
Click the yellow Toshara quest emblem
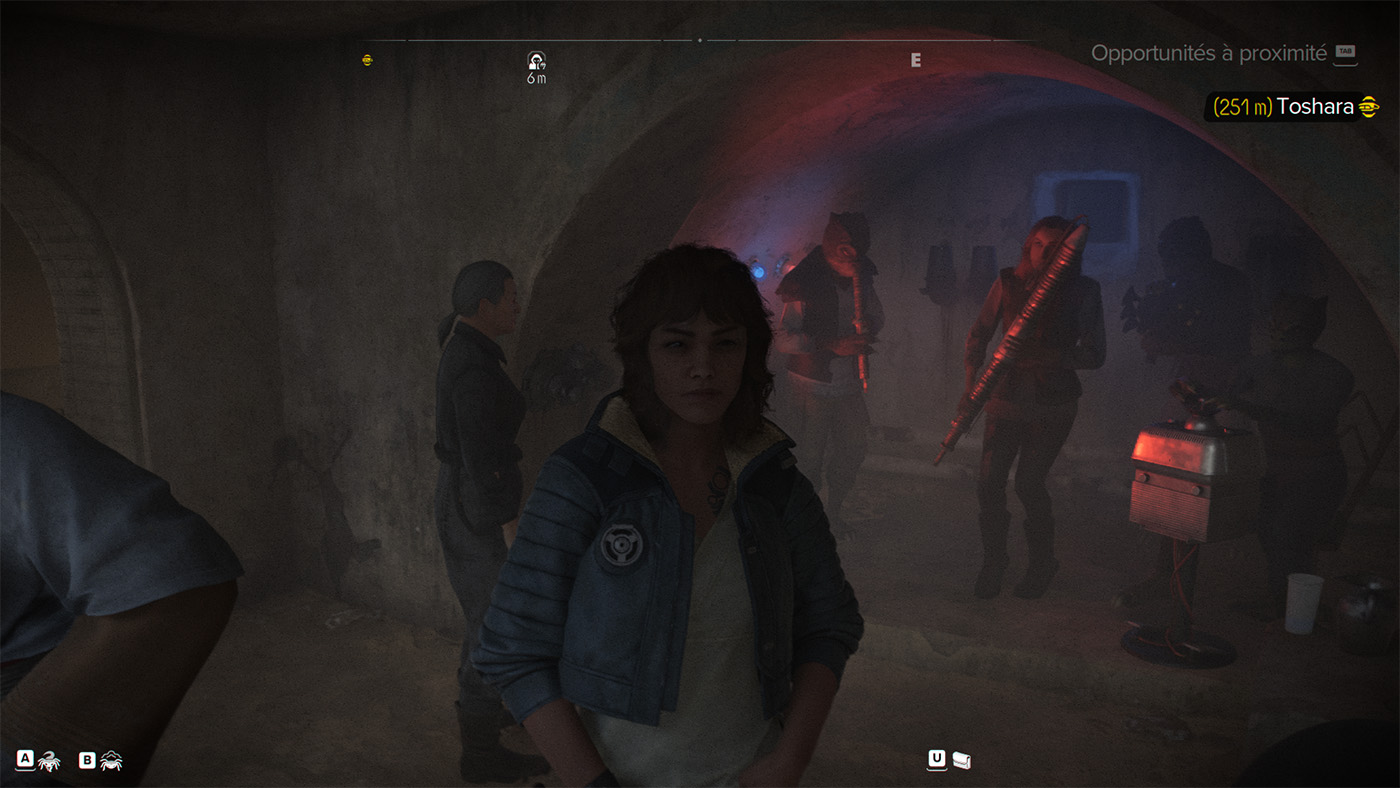tap(1369, 107)
